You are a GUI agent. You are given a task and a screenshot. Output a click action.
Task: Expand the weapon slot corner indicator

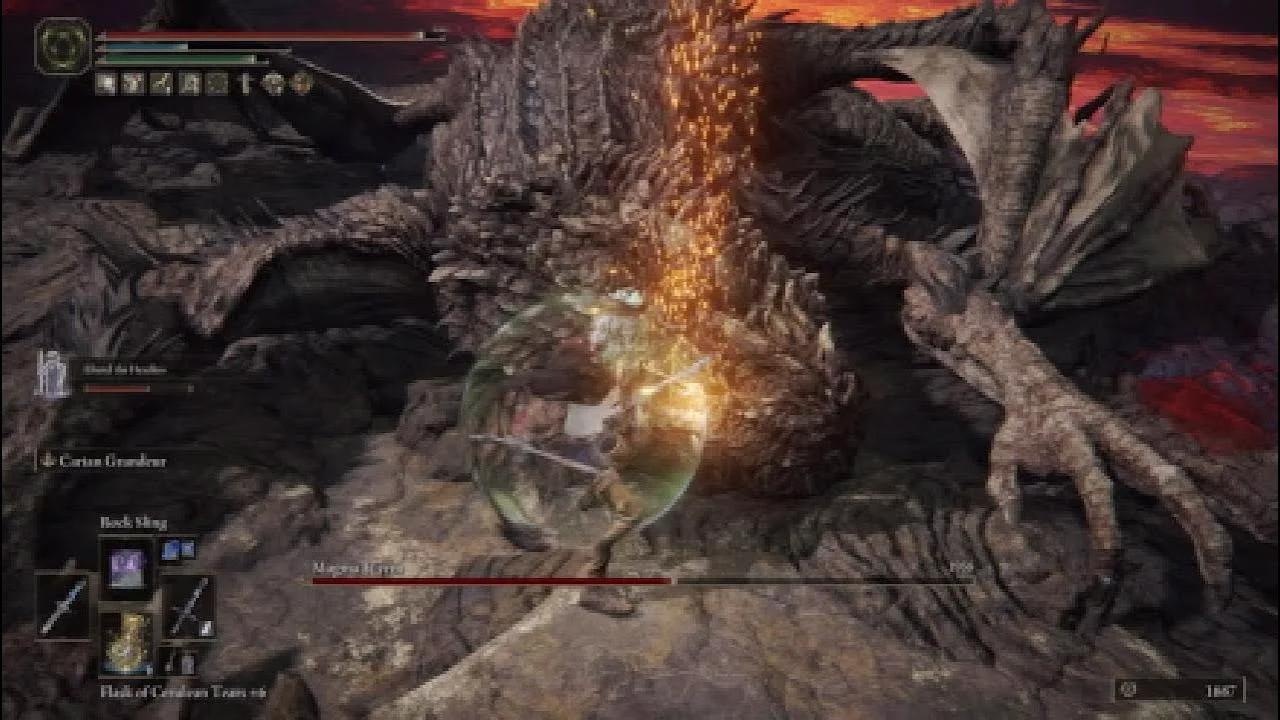coord(207,628)
